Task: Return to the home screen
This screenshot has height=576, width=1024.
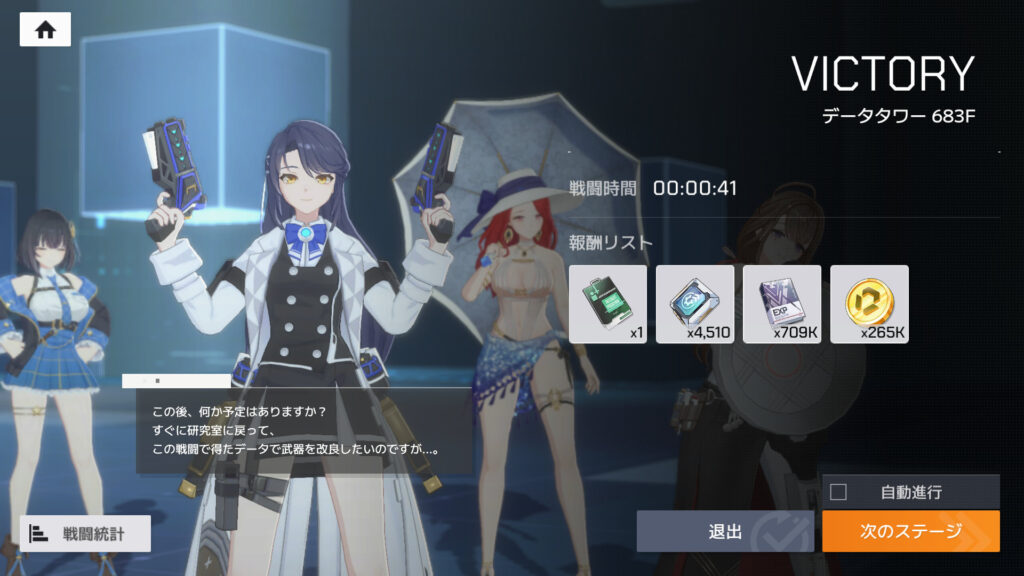Action: [45, 29]
